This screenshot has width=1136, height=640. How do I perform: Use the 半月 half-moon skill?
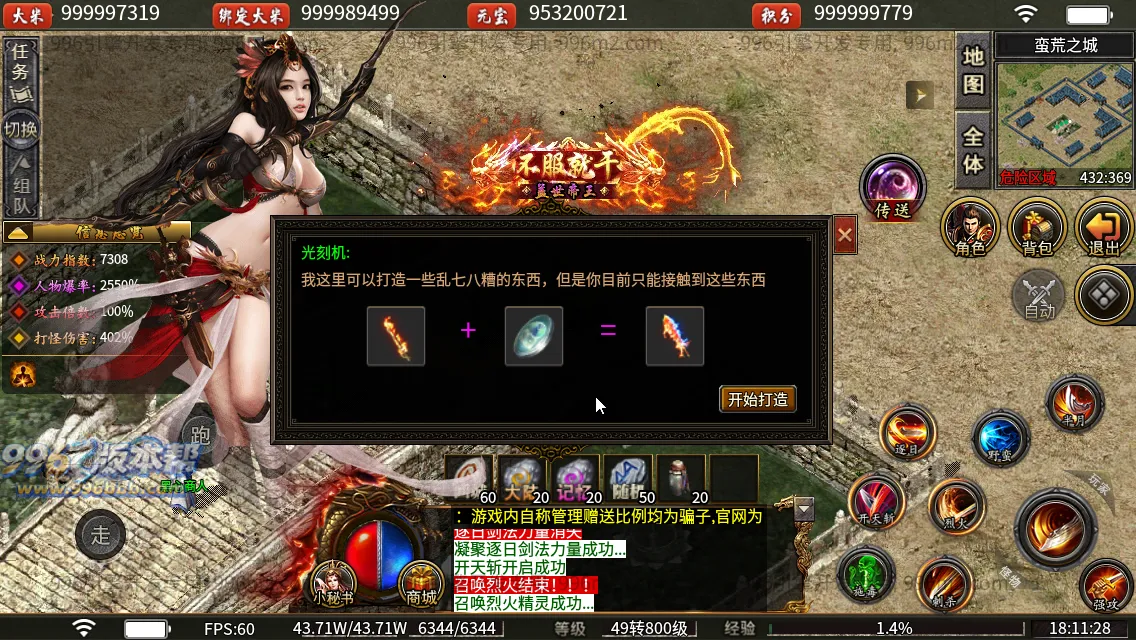coord(1074,402)
